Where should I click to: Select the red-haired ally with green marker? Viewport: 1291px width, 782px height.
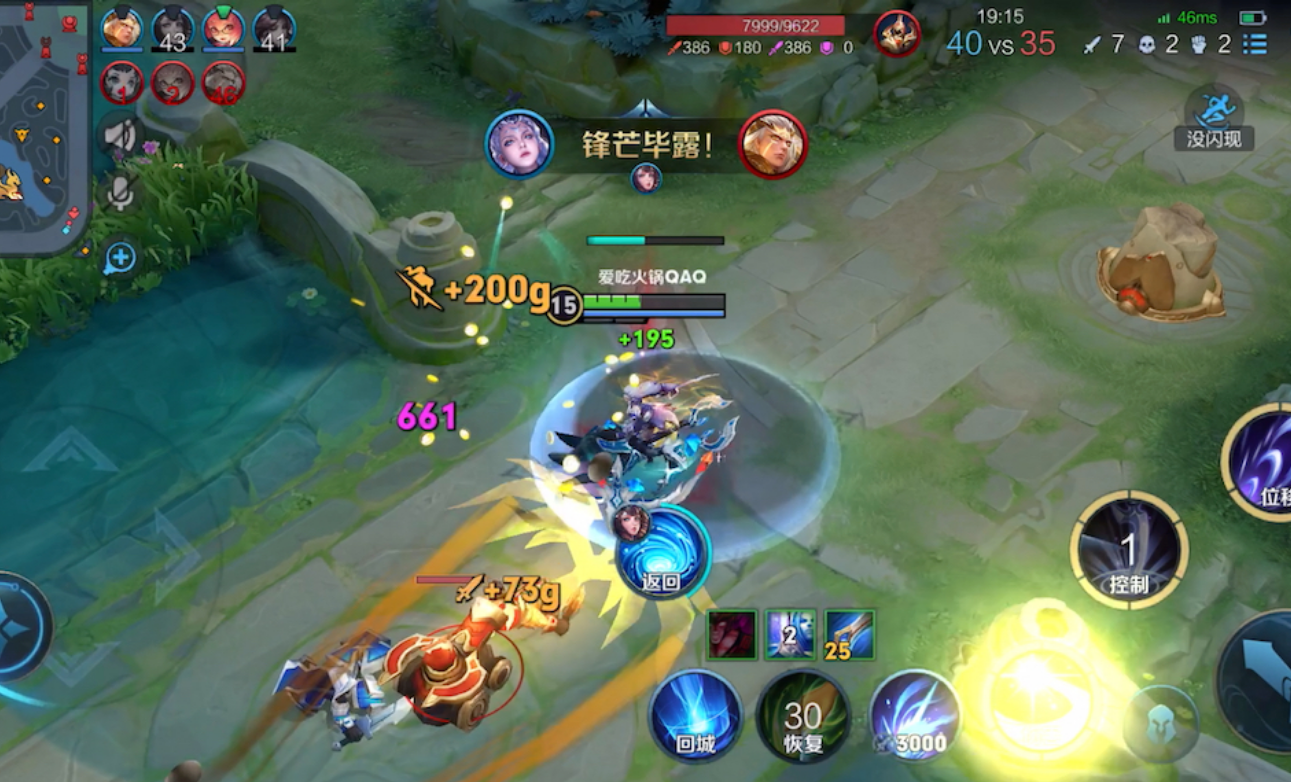coord(223,28)
